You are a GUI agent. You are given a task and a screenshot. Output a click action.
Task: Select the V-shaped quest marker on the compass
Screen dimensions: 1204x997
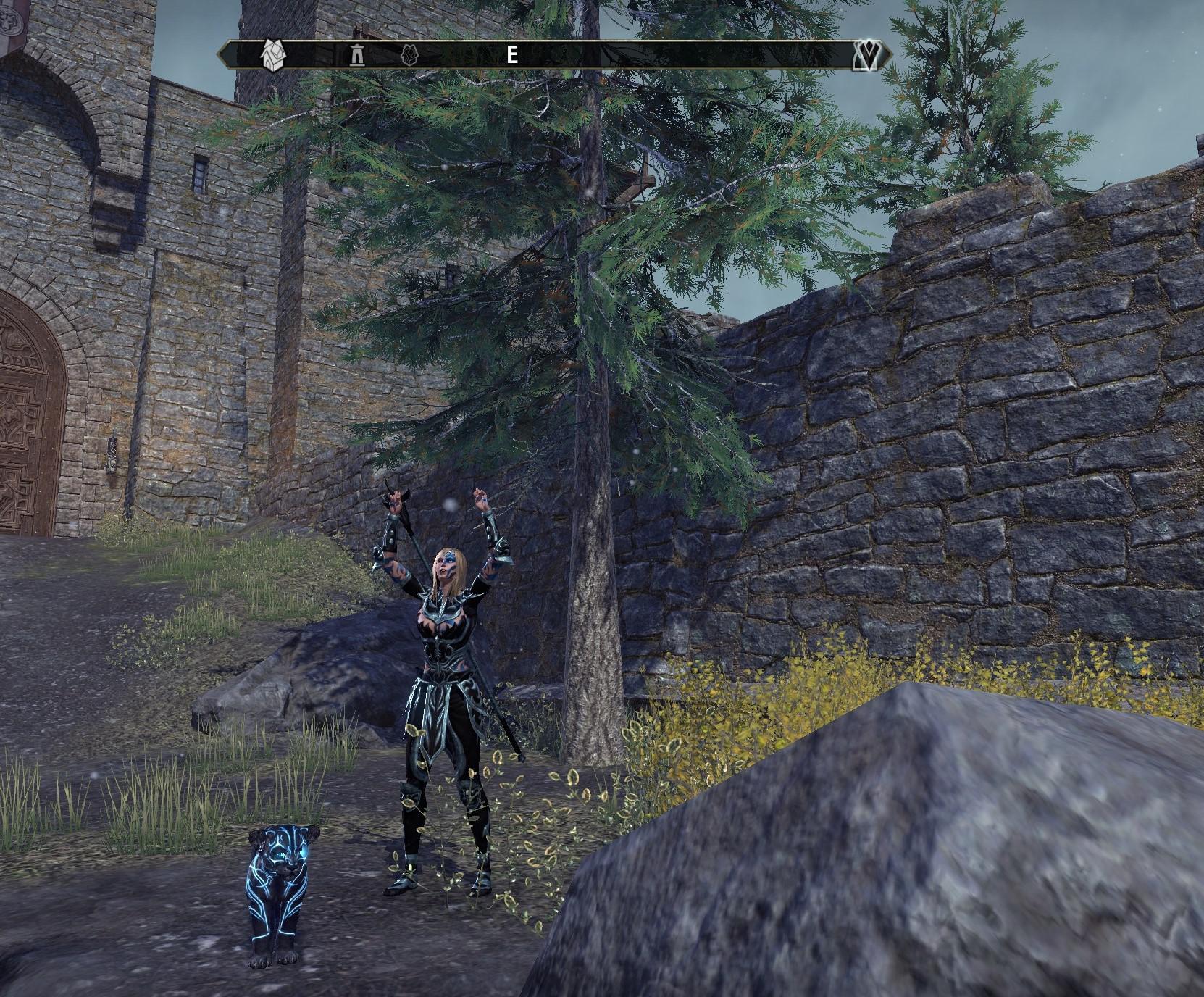866,55
